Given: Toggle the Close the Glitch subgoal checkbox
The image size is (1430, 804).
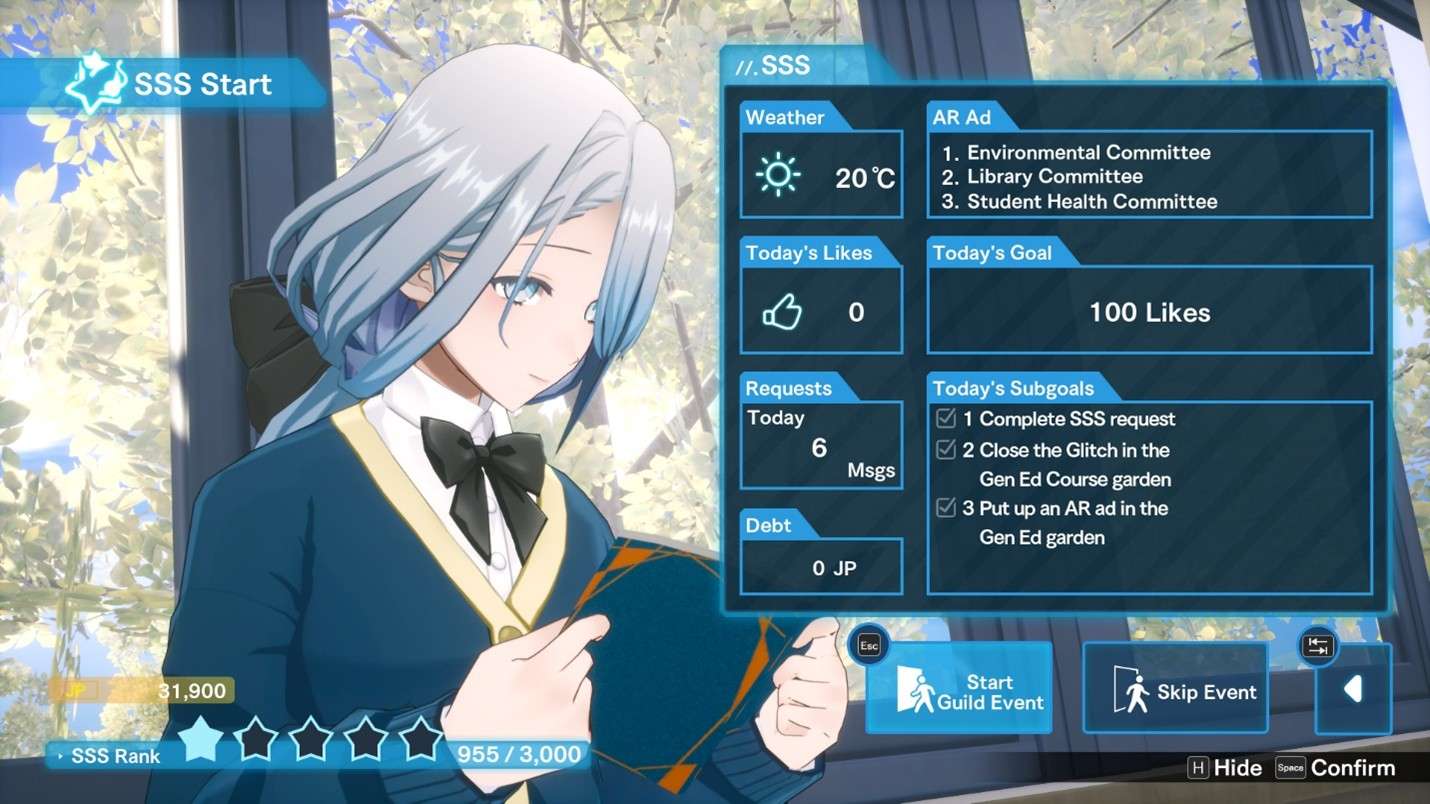Looking at the screenshot, I should point(945,449).
